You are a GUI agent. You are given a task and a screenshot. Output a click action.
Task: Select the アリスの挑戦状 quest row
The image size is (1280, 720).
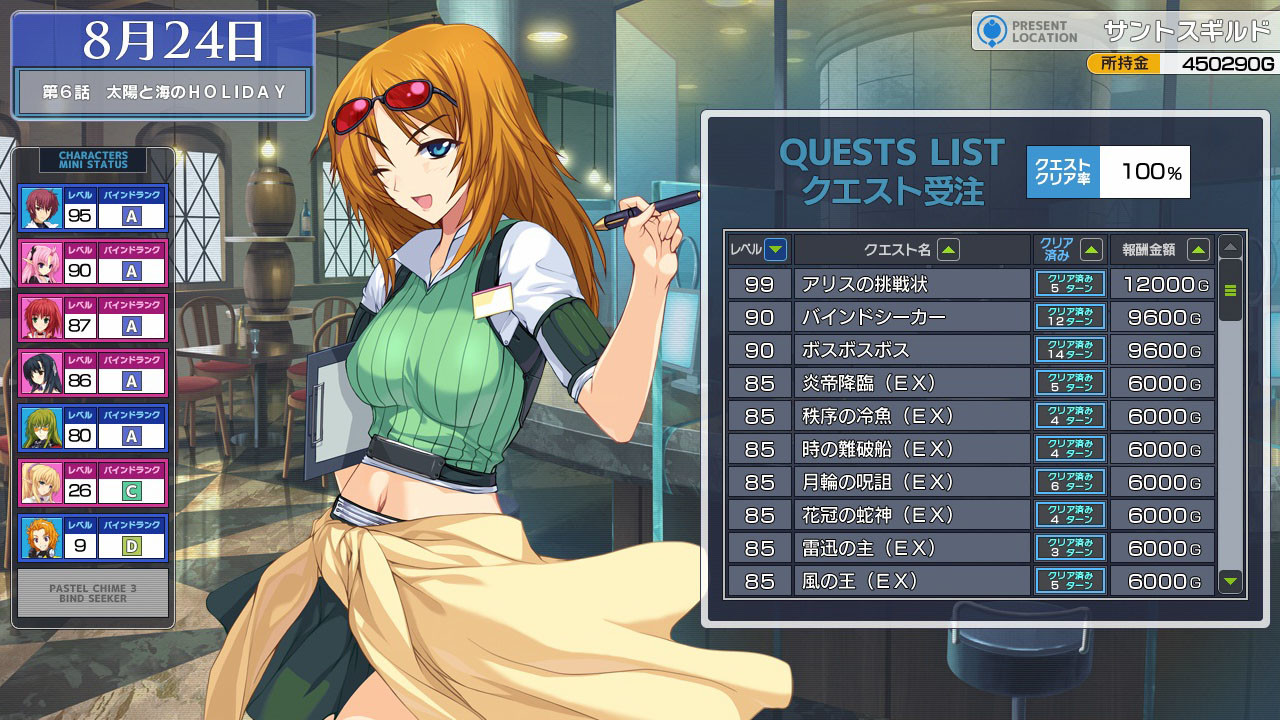(911, 284)
